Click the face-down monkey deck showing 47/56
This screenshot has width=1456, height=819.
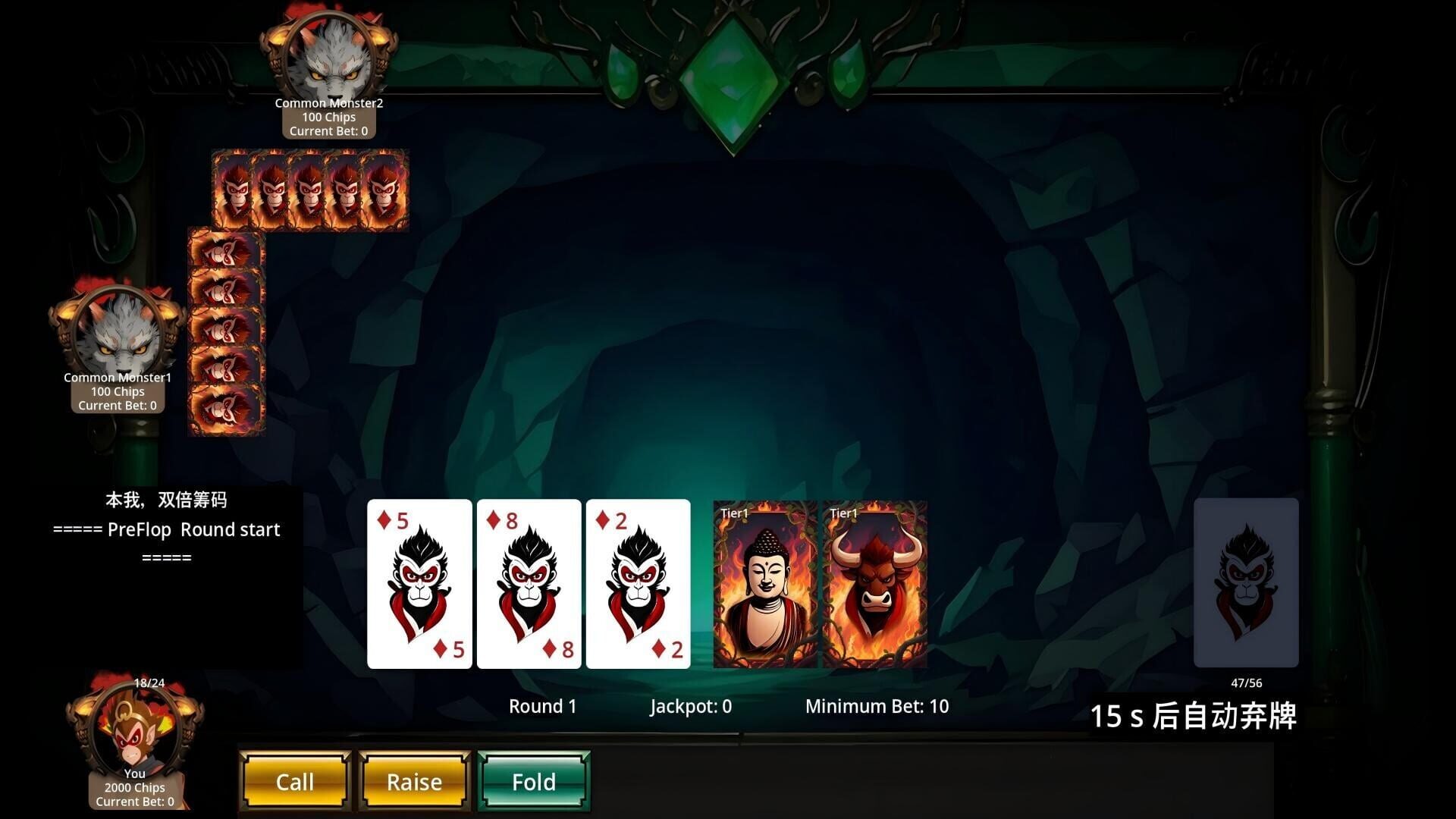[1247, 584]
